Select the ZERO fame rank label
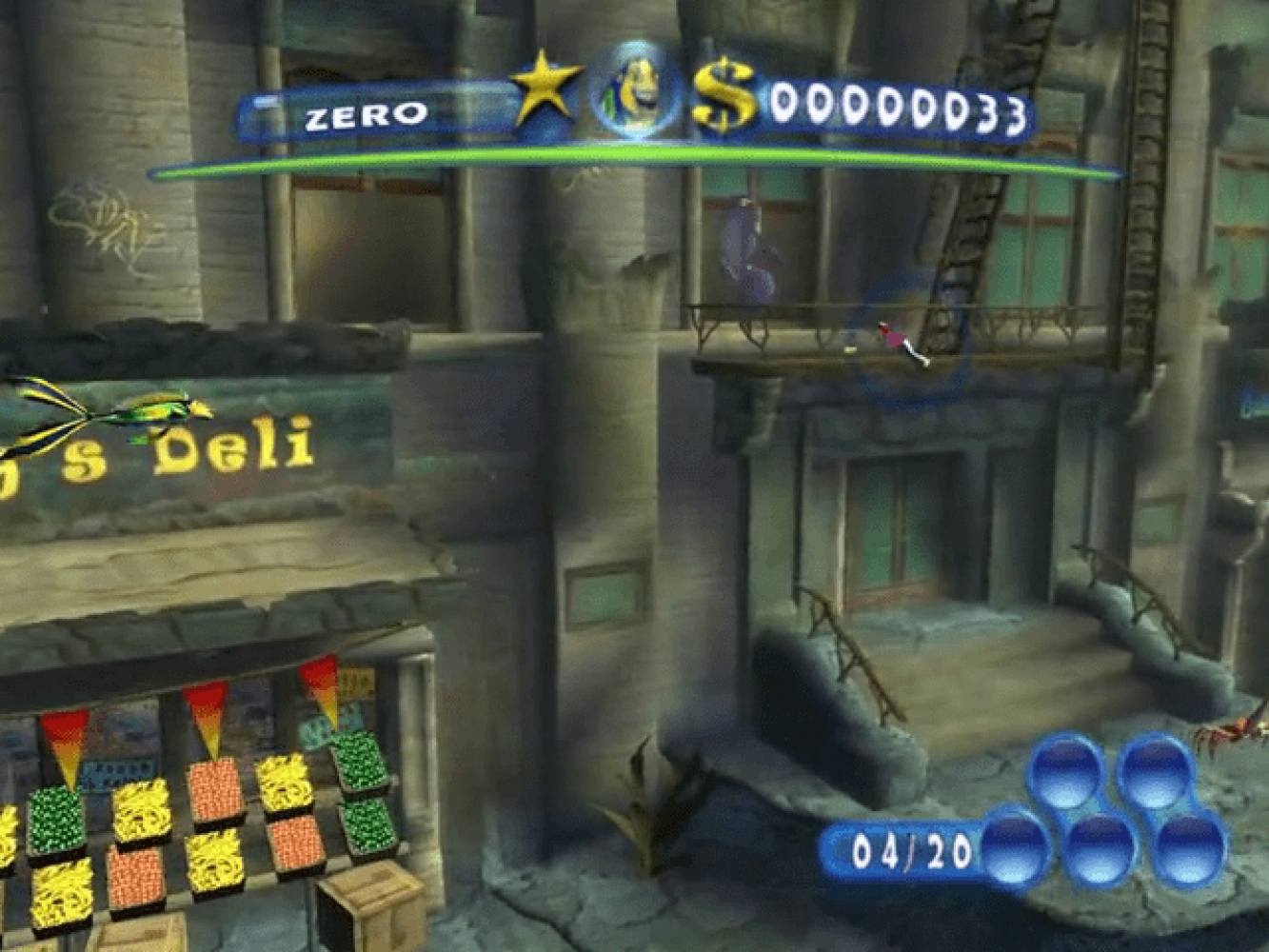The image size is (1269, 952). click(x=366, y=116)
